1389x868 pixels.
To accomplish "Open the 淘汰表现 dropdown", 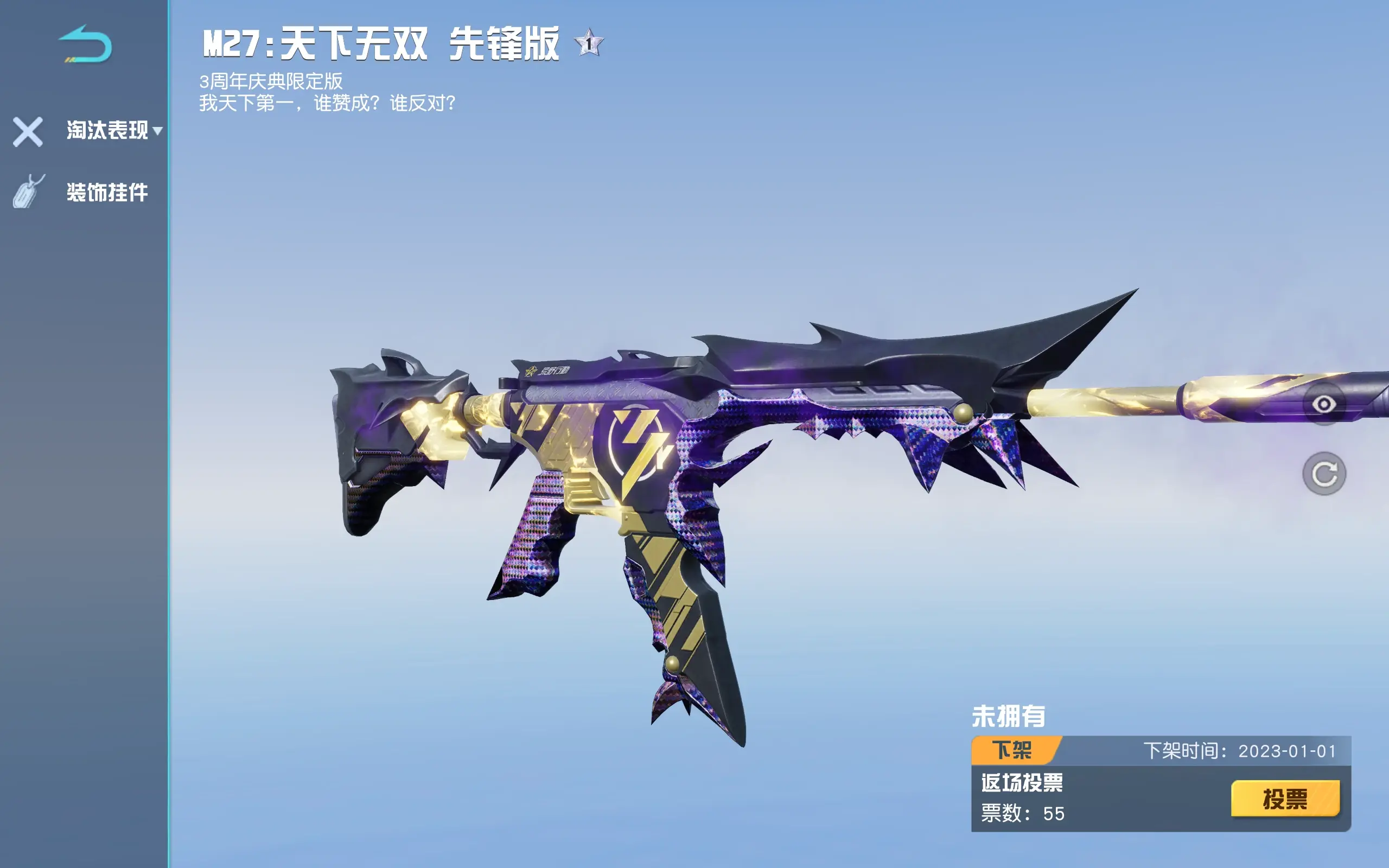I will [113, 130].
